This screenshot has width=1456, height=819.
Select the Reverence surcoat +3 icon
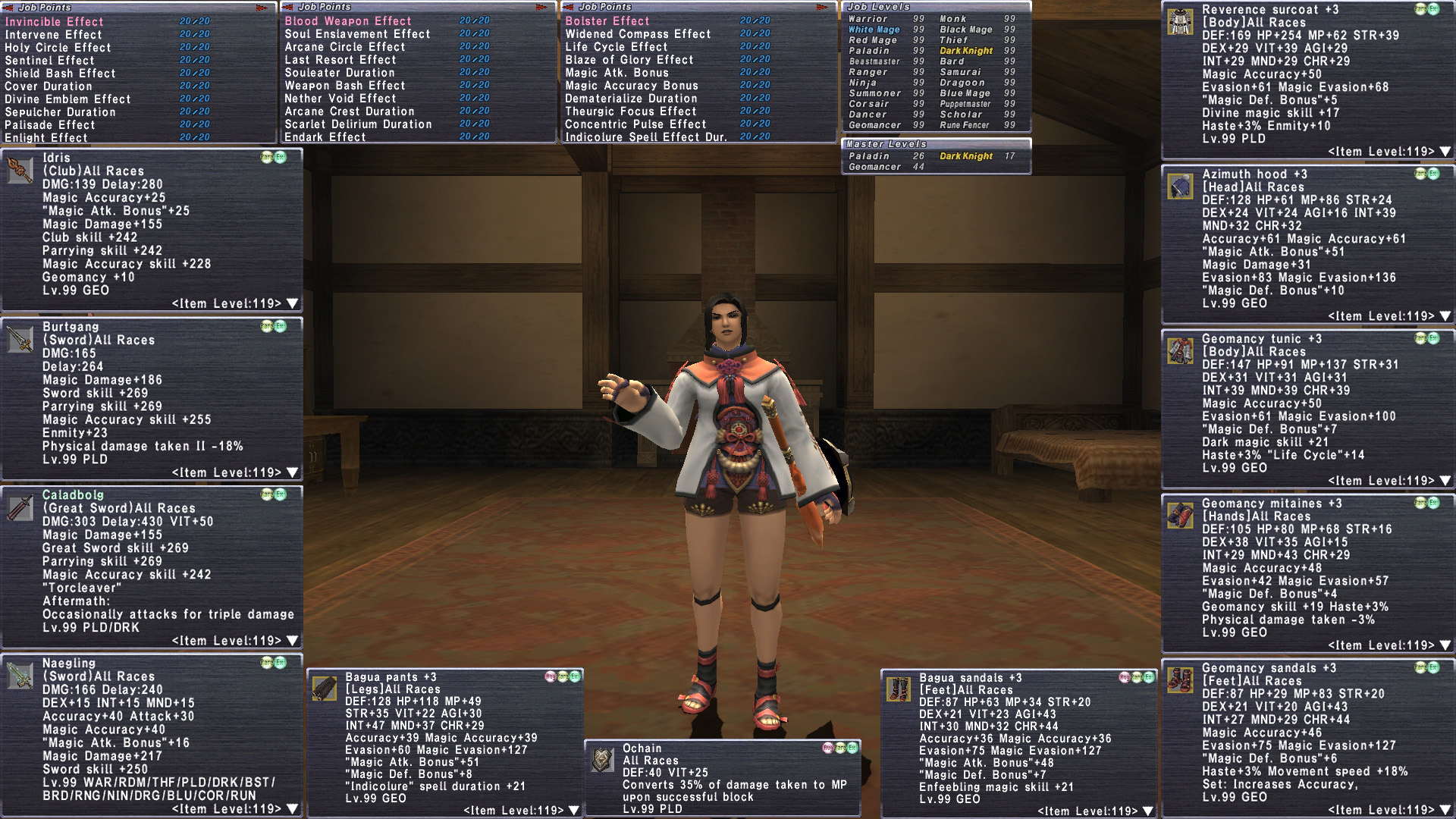coord(1180,22)
